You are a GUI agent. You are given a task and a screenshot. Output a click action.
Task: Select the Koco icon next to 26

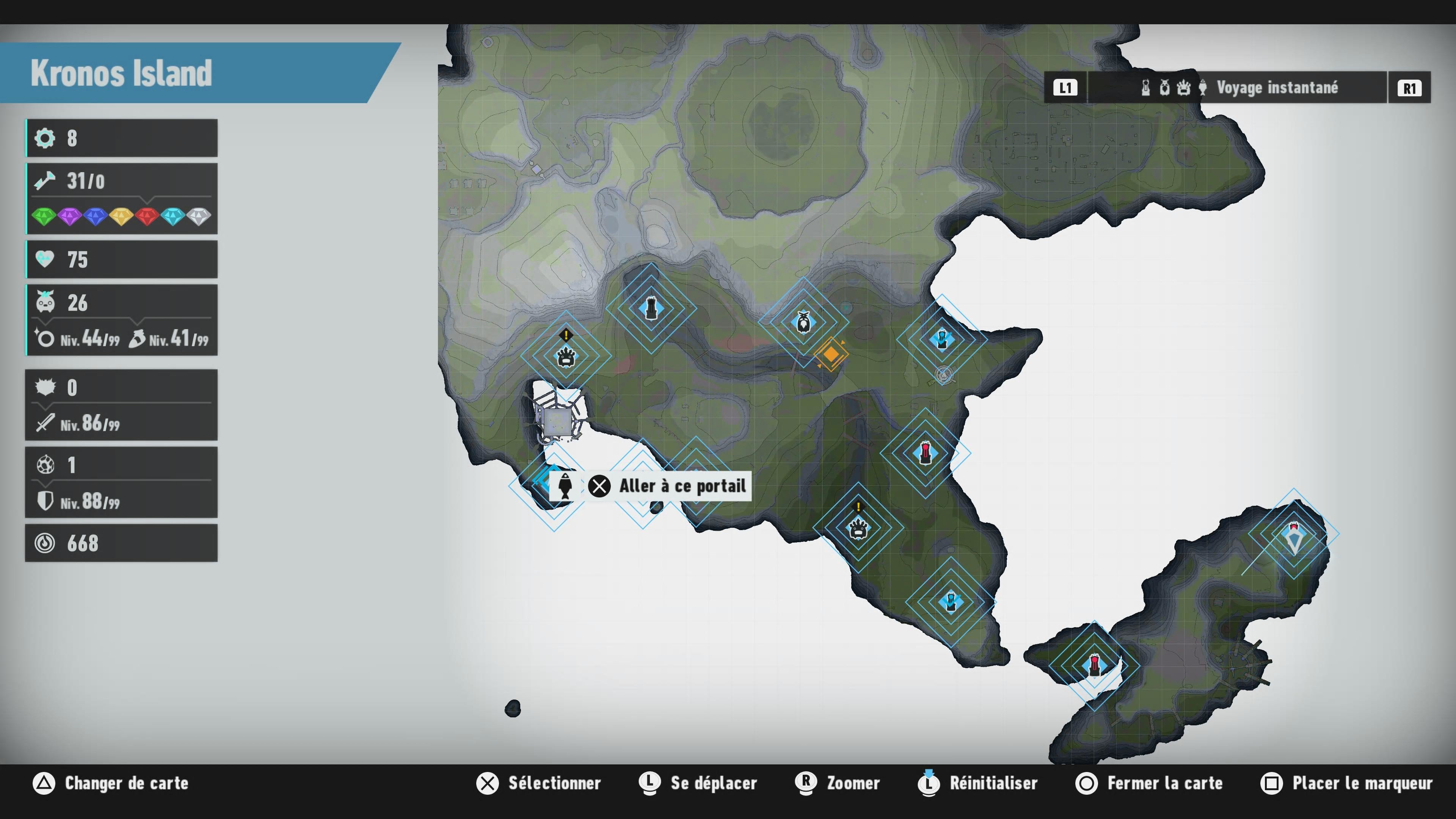coord(45,303)
